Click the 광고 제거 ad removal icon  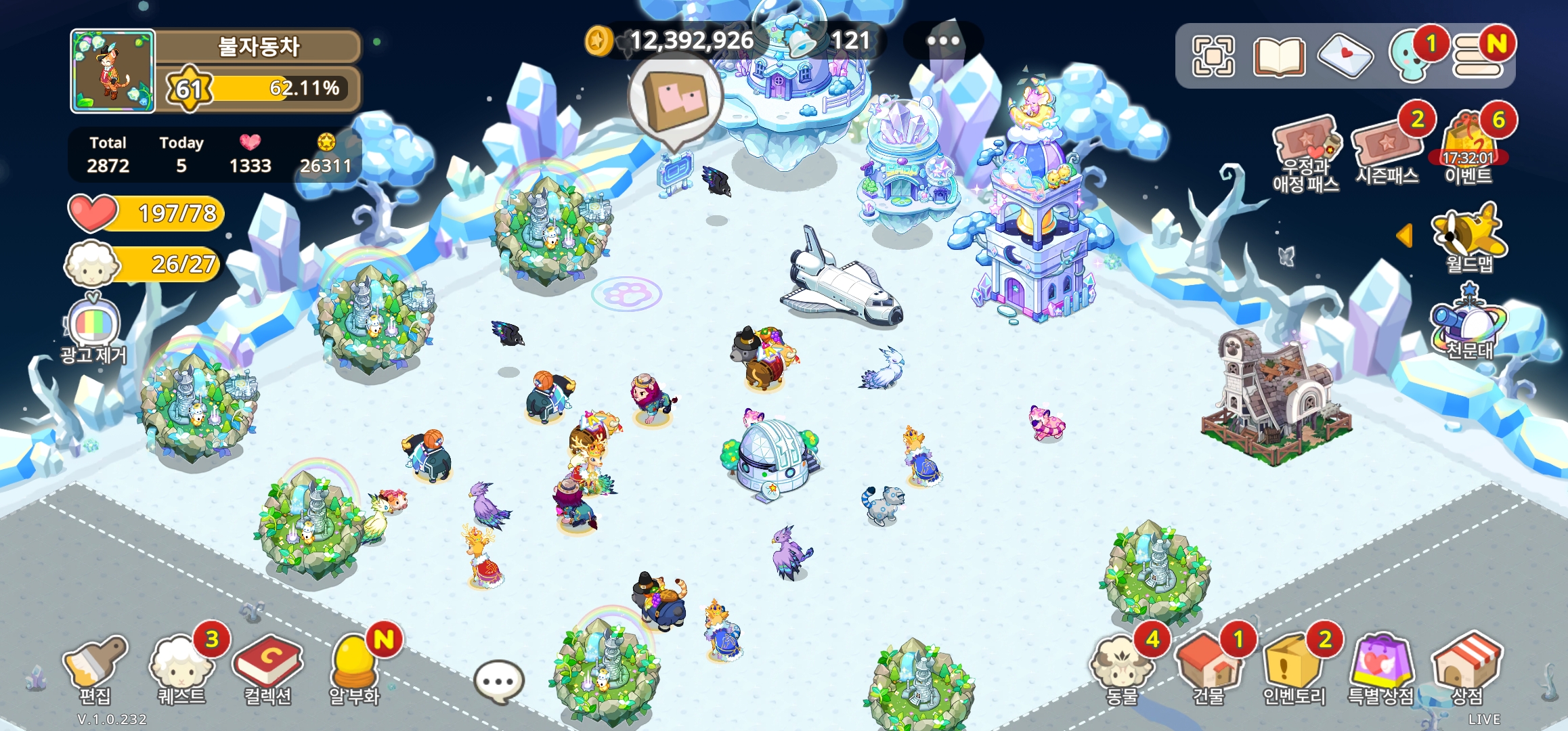(x=93, y=328)
